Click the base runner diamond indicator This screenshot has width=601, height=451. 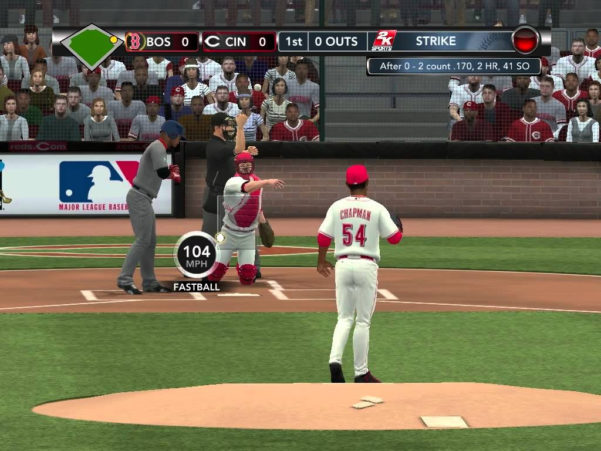[x=92, y=44]
